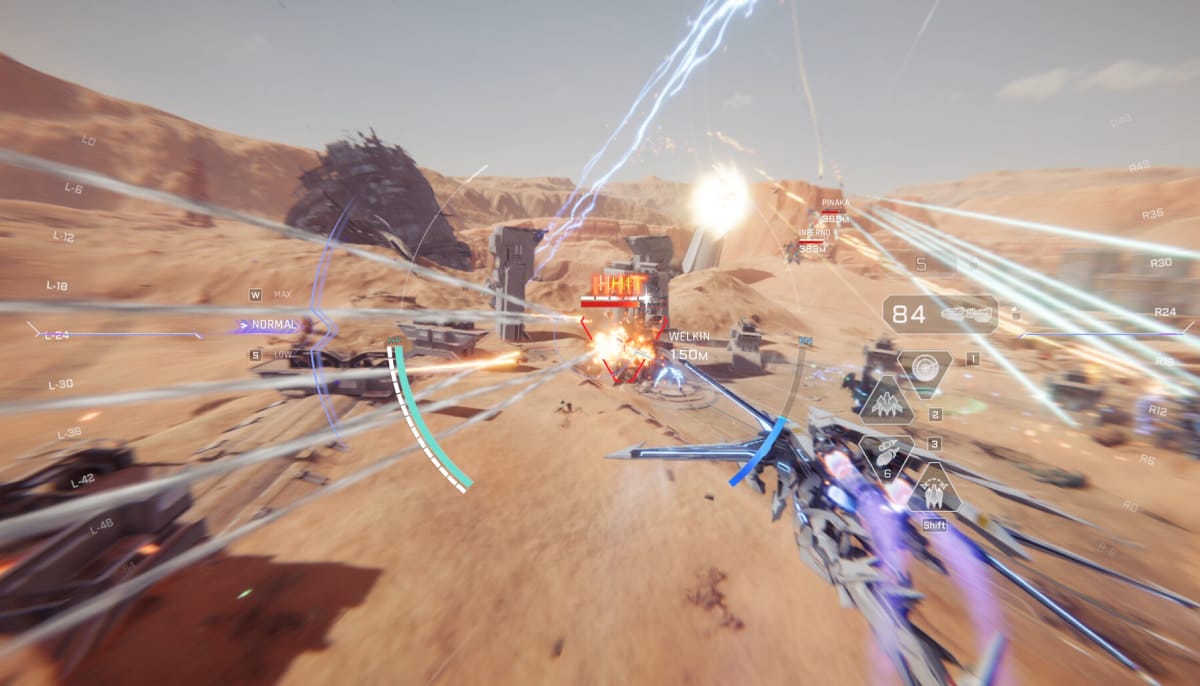Screen dimensions: 1200x686
Task: Select the NORMAL speed mode indicator
Action: pyautogui.click(x=273, y=325)
